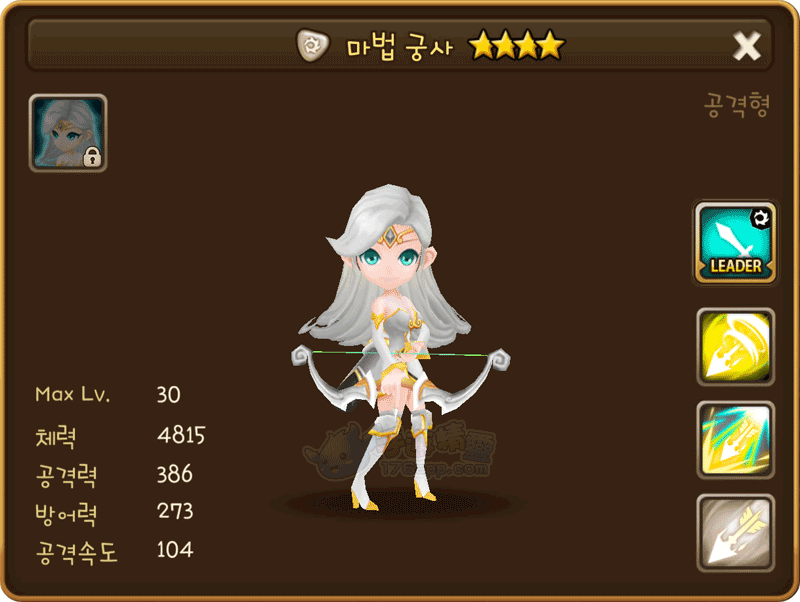Open the Leader skill sword icon

coord(735,242)
